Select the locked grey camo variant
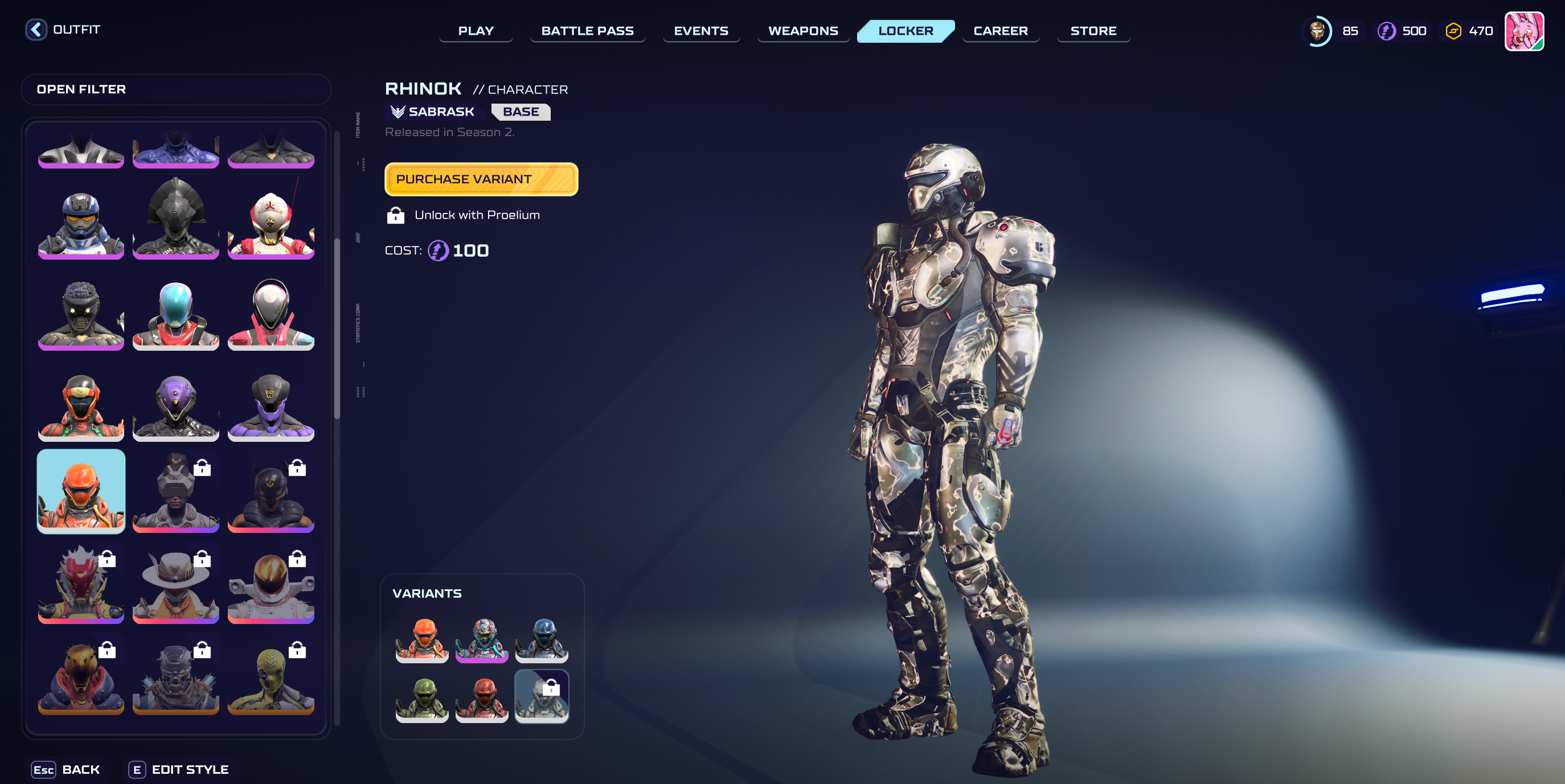Viewport: 1565px width, 784px height. coord(541,696)
